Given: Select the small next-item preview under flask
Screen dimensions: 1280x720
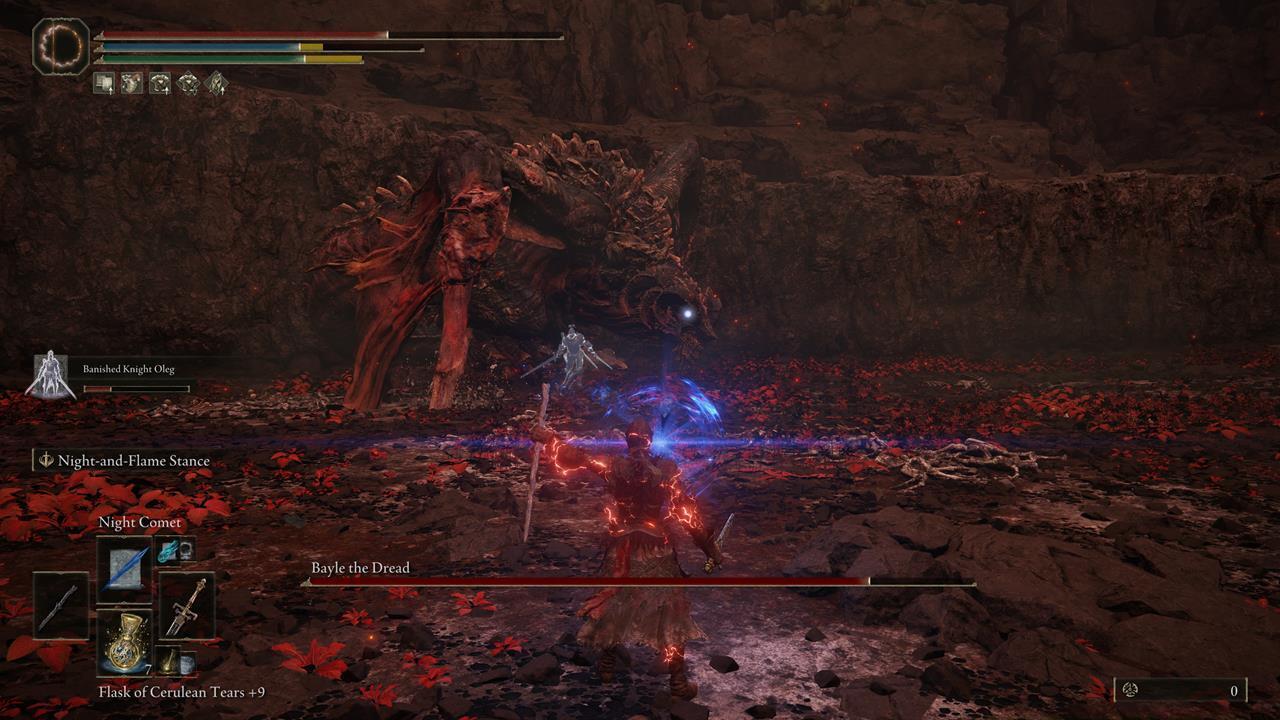Looking at the screenshot, I should pos(167,660).
